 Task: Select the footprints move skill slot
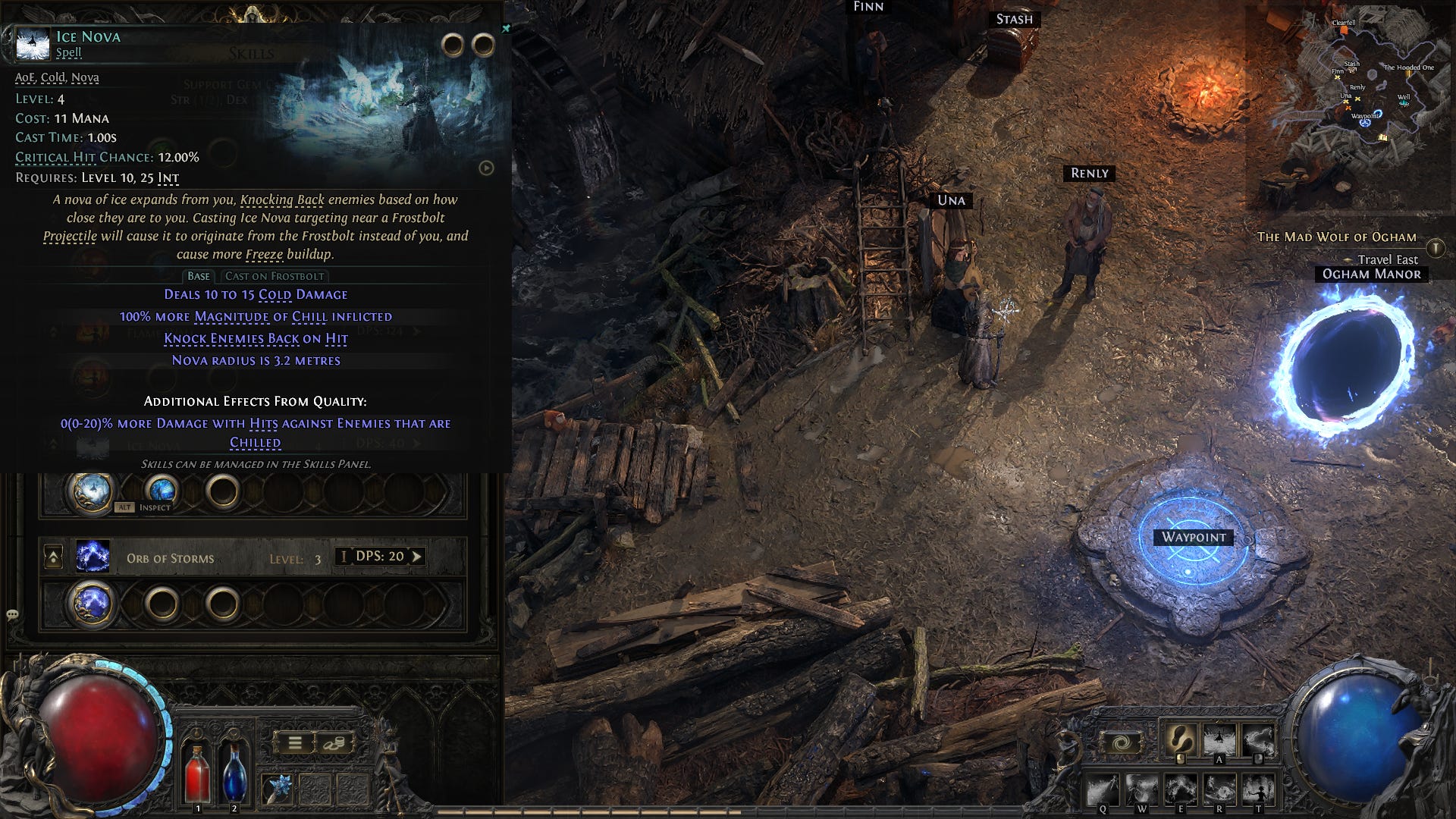coord(1180,739)
